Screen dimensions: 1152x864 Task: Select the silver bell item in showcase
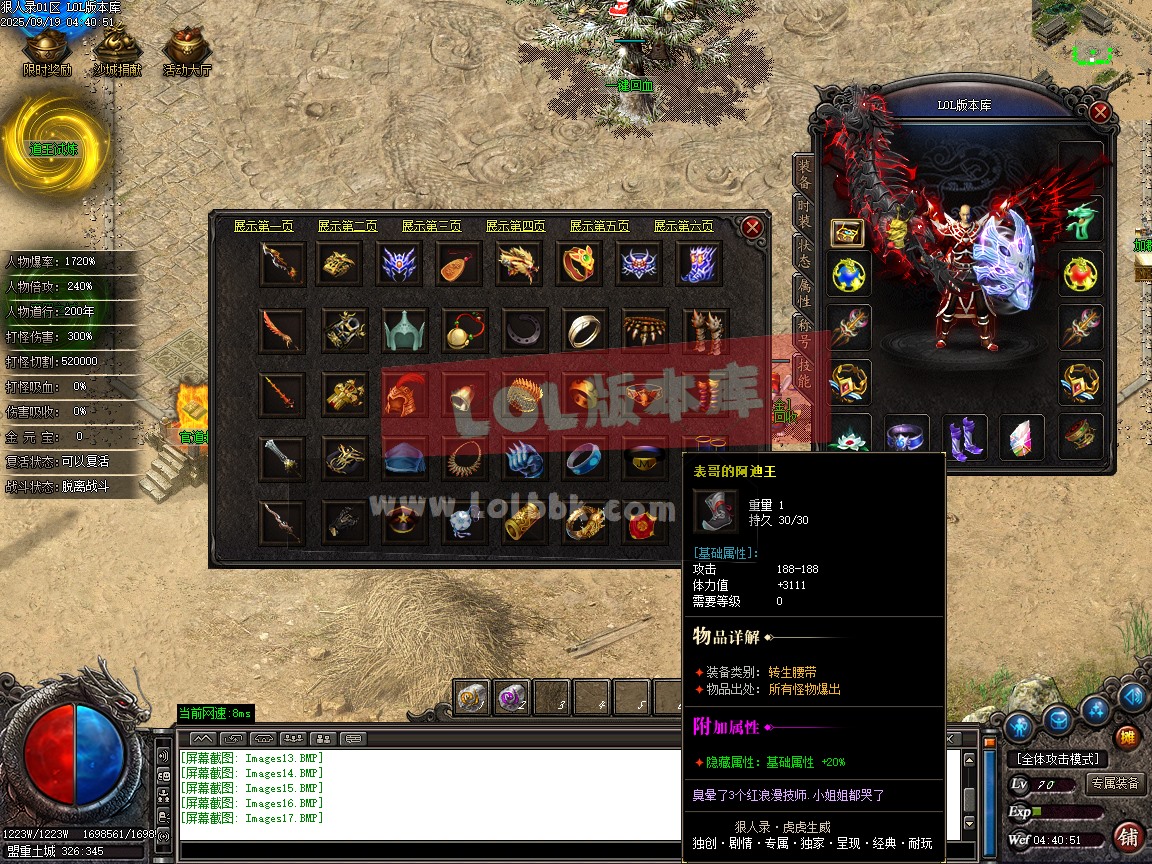coord(463,395)
